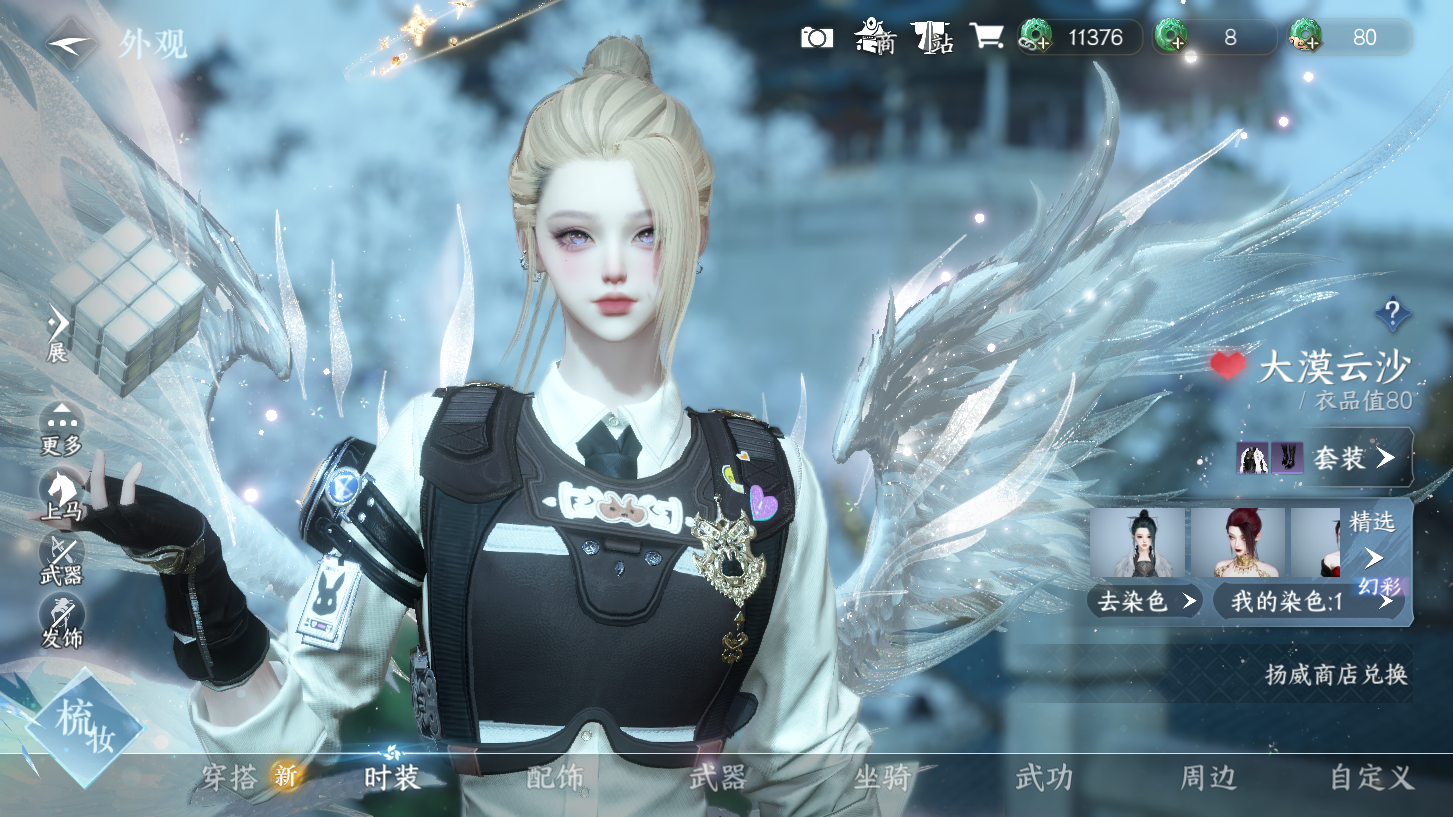Switch to the 配饰 accessories tab
Screen dimensions: 1453x817
tap(555, 777)
